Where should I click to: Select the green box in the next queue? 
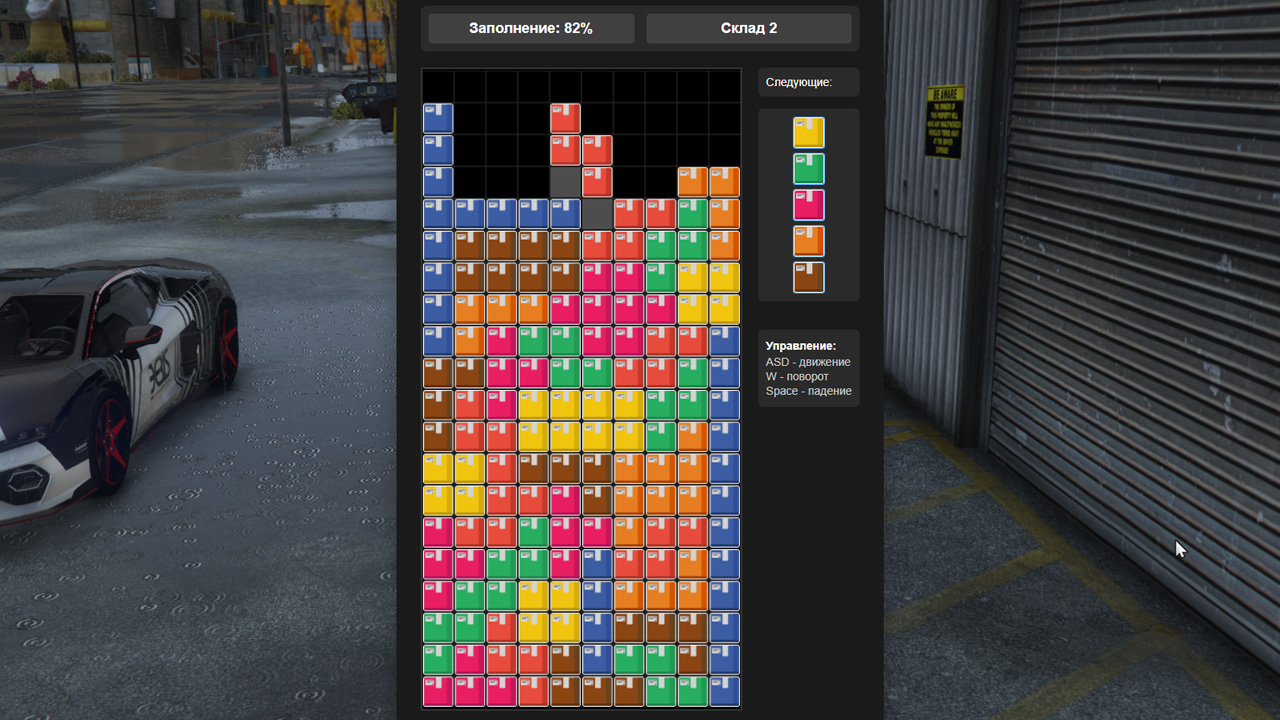click(808, 169)
